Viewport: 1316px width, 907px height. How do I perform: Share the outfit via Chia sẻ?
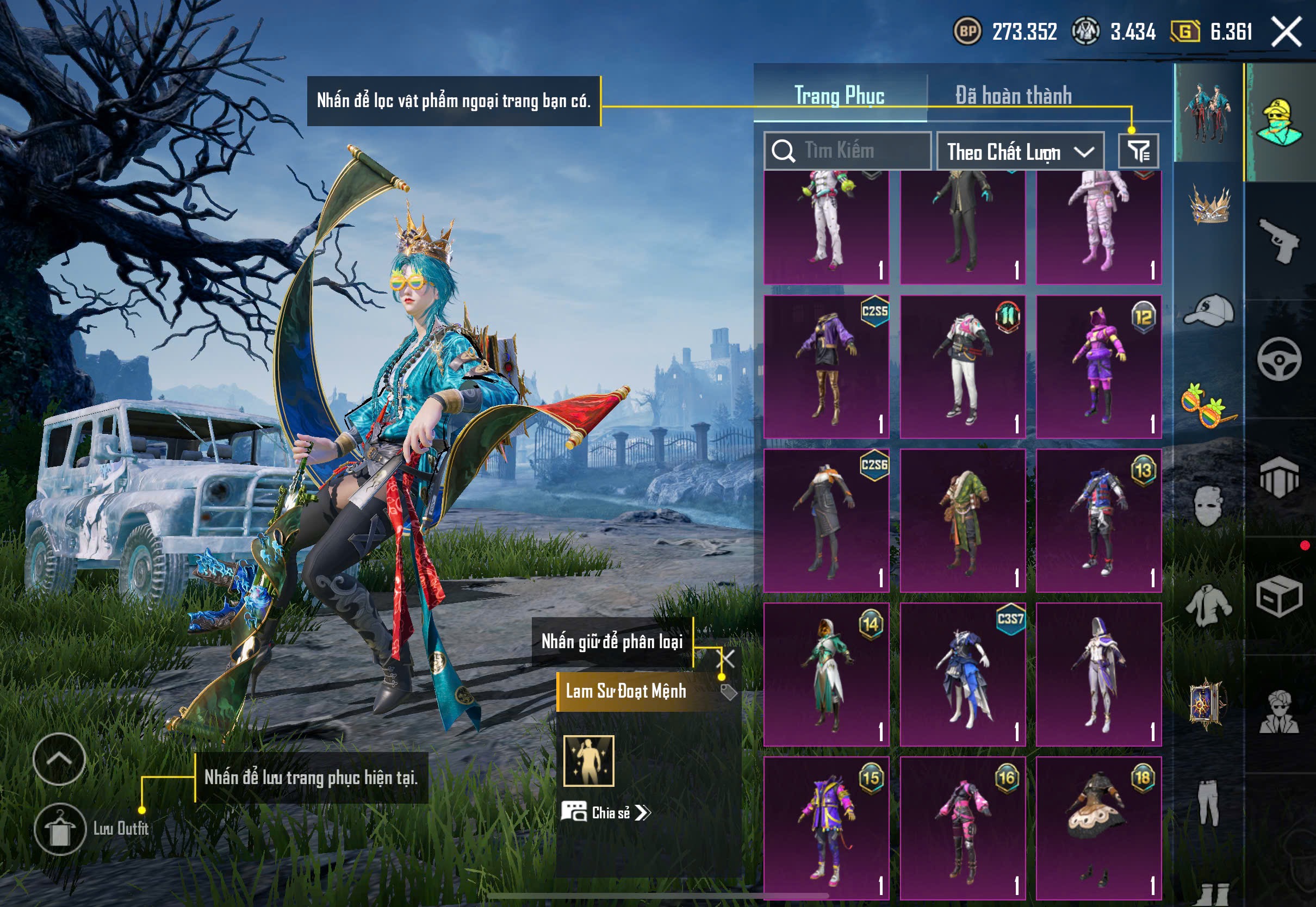click(x=607, y=813)
